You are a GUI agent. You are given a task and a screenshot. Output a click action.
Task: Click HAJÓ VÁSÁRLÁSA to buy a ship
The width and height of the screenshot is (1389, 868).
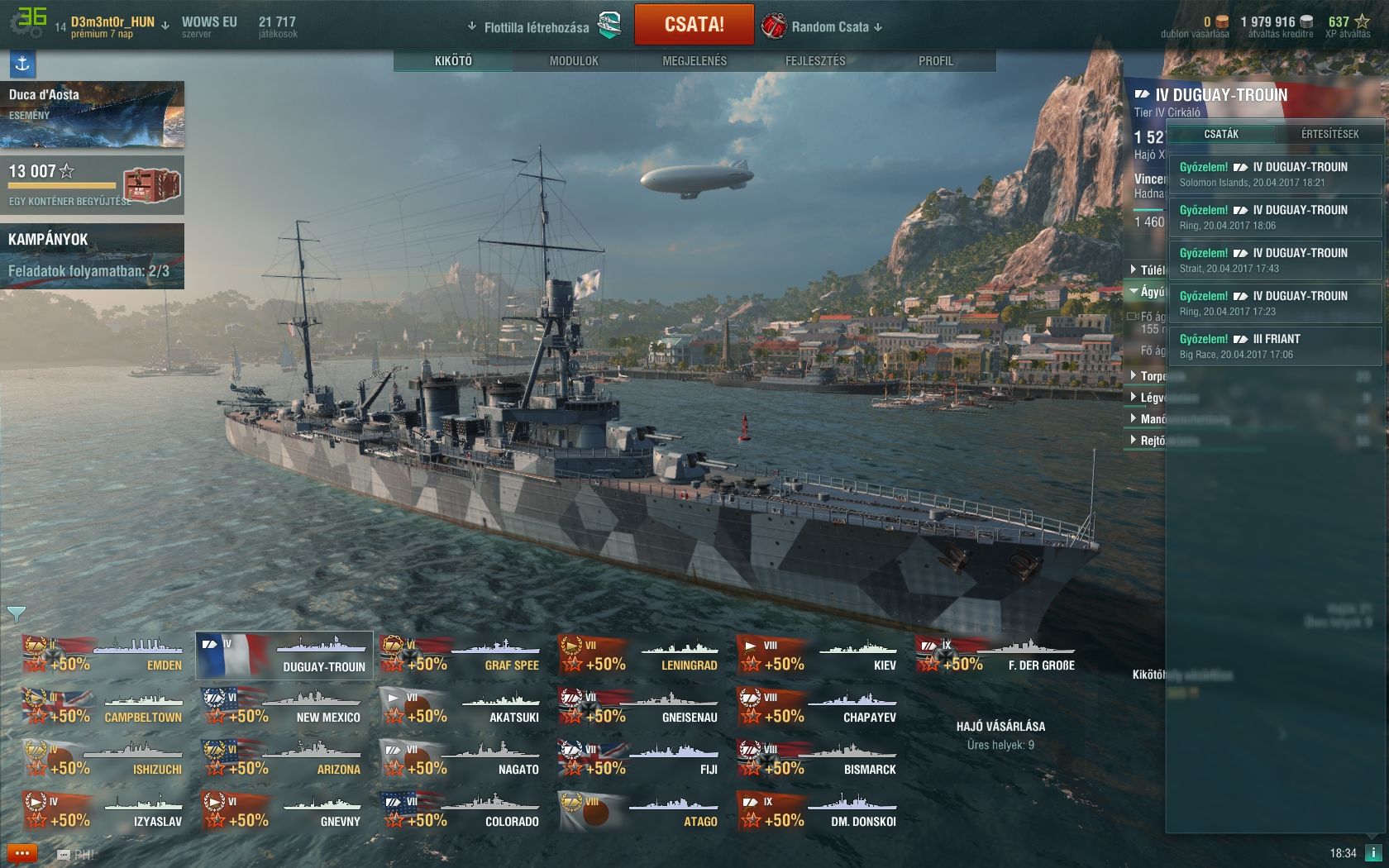point(1000,727)
